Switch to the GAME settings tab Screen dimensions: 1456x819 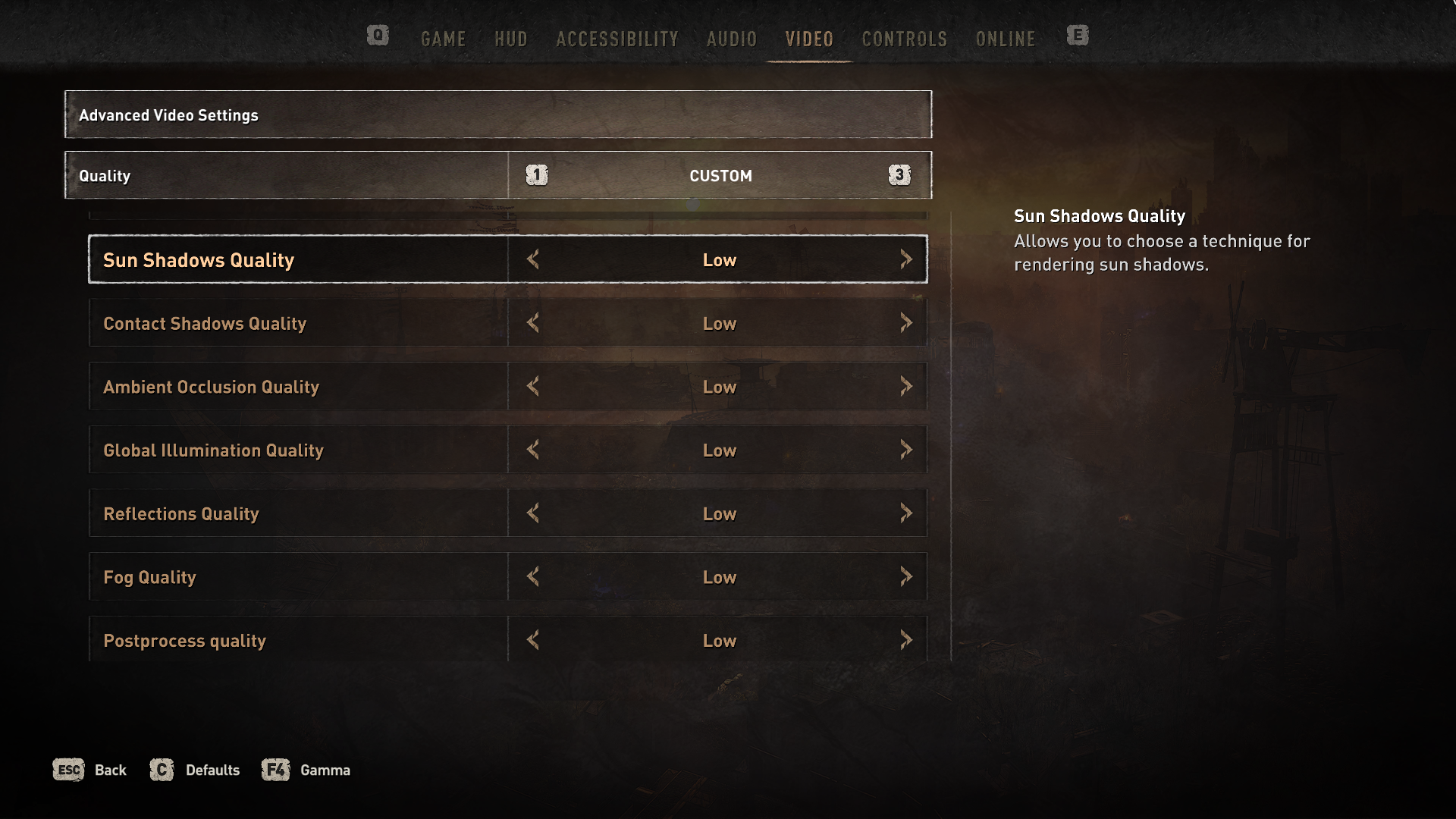[443, 39]
